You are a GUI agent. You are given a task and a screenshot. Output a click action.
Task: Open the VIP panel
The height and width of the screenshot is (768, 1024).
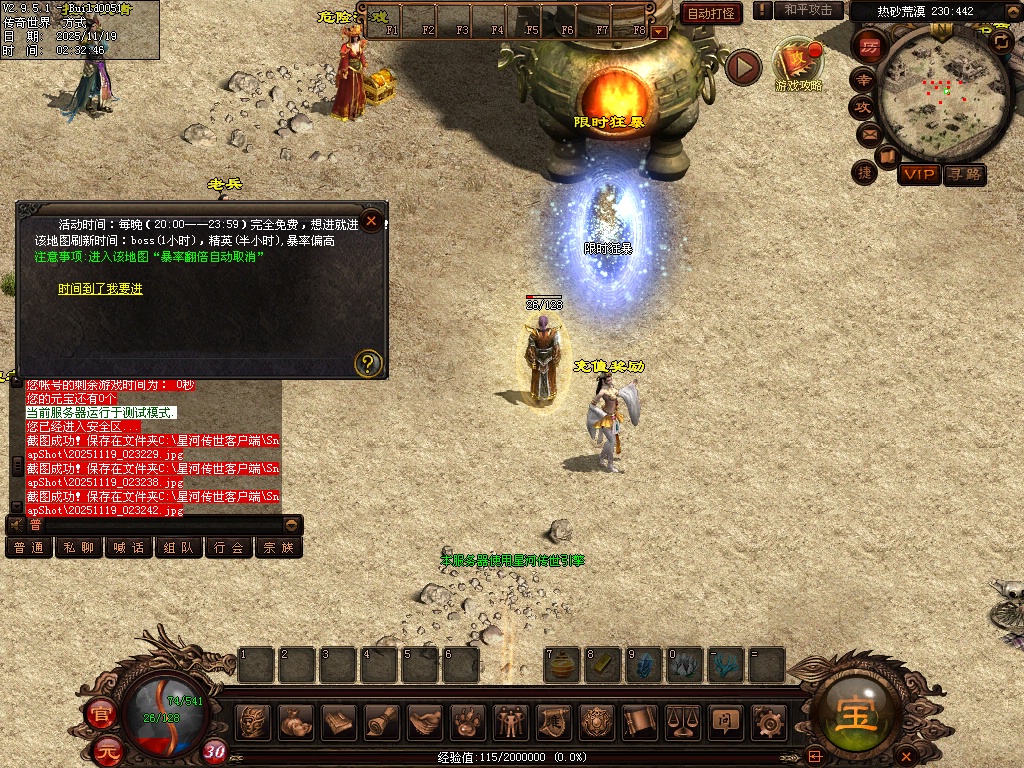(x=918, y=174)
